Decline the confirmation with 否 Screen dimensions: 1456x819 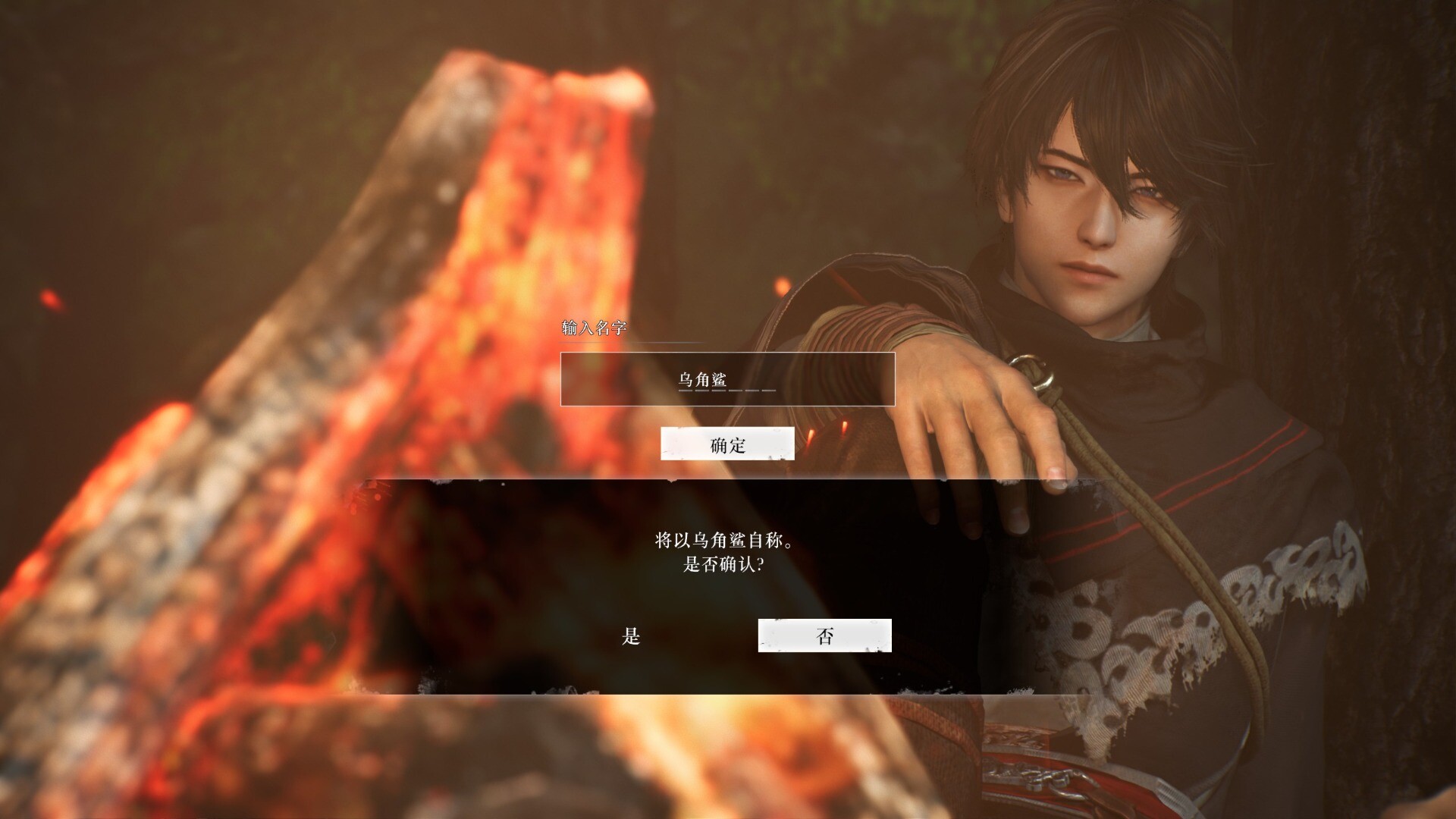(824, 636)
